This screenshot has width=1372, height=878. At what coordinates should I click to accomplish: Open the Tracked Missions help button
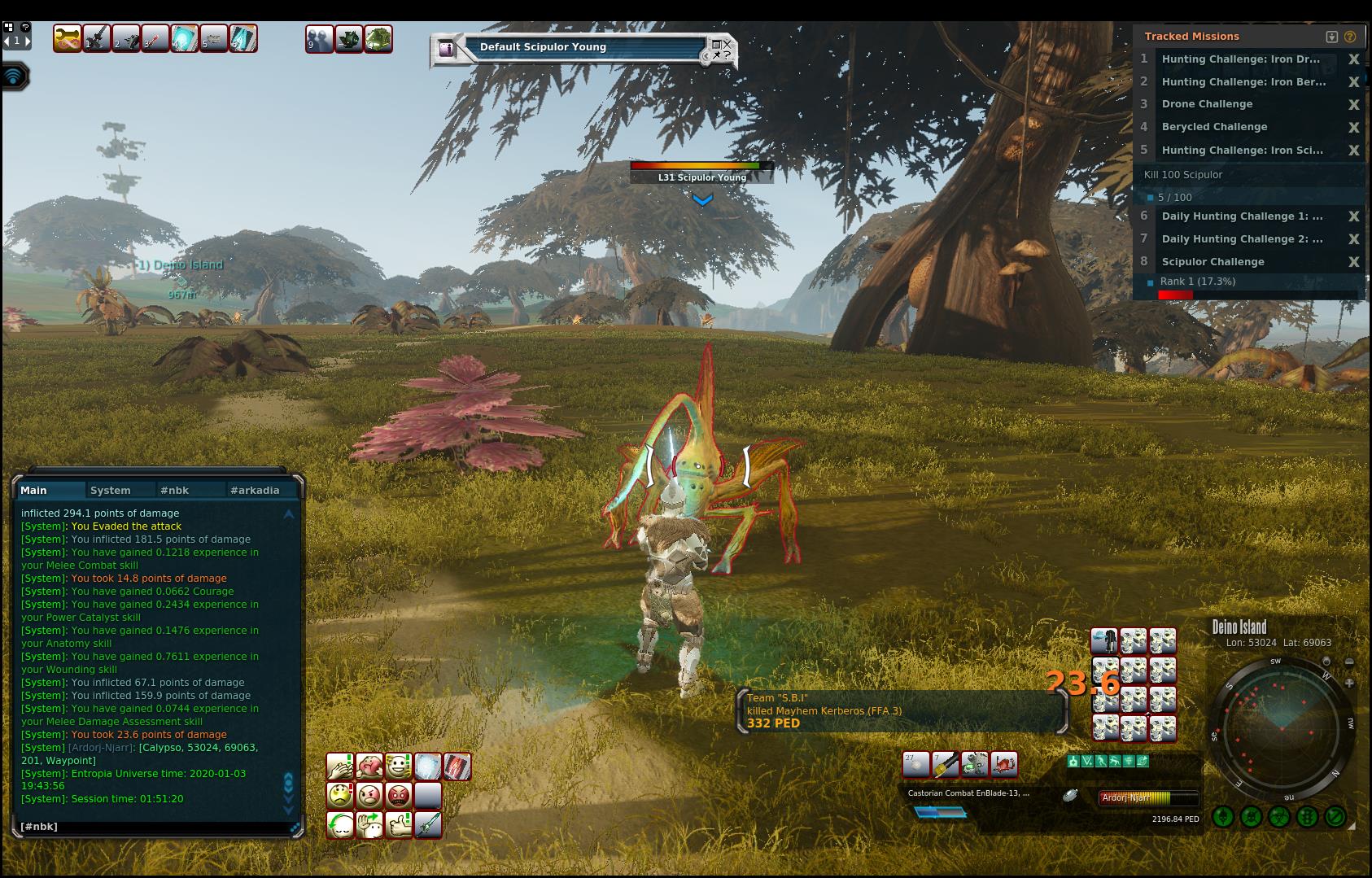point(1350,37)
